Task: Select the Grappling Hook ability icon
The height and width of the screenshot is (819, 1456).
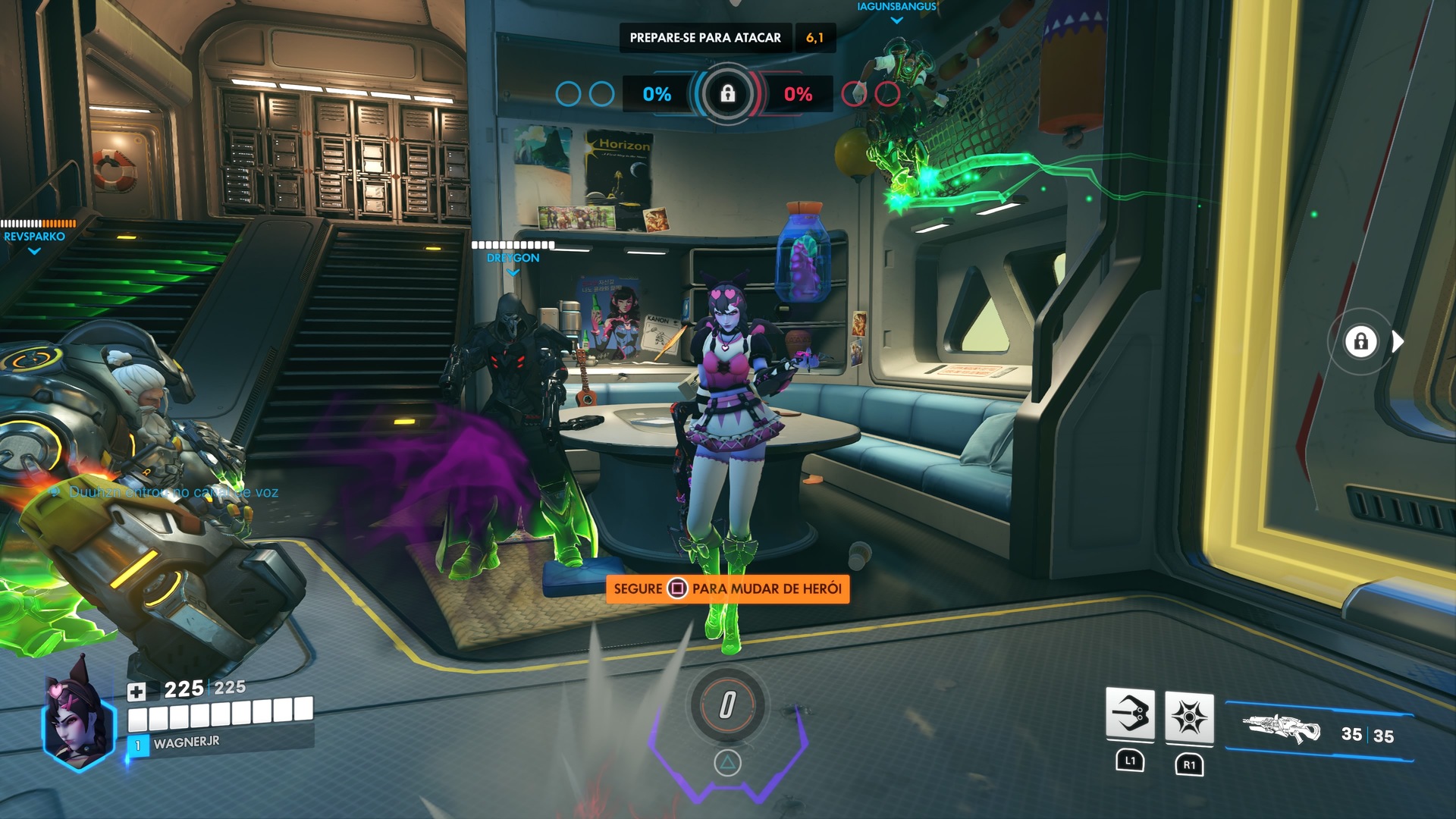Action: click(x=1130, y=714)
